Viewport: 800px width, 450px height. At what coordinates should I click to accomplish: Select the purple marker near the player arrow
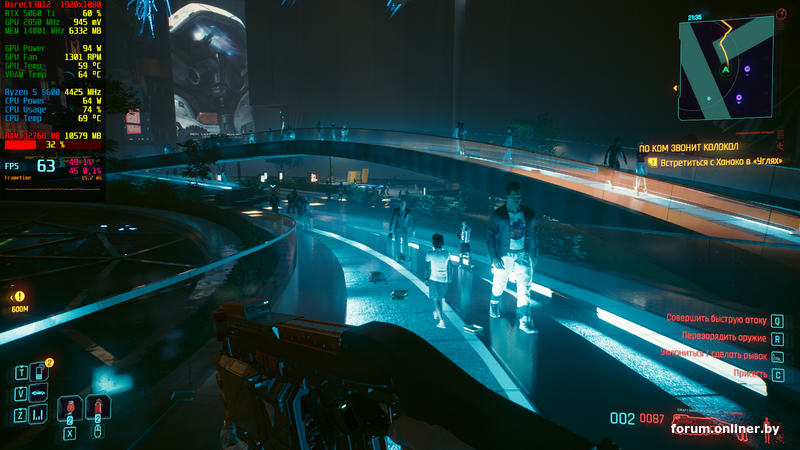746,69
